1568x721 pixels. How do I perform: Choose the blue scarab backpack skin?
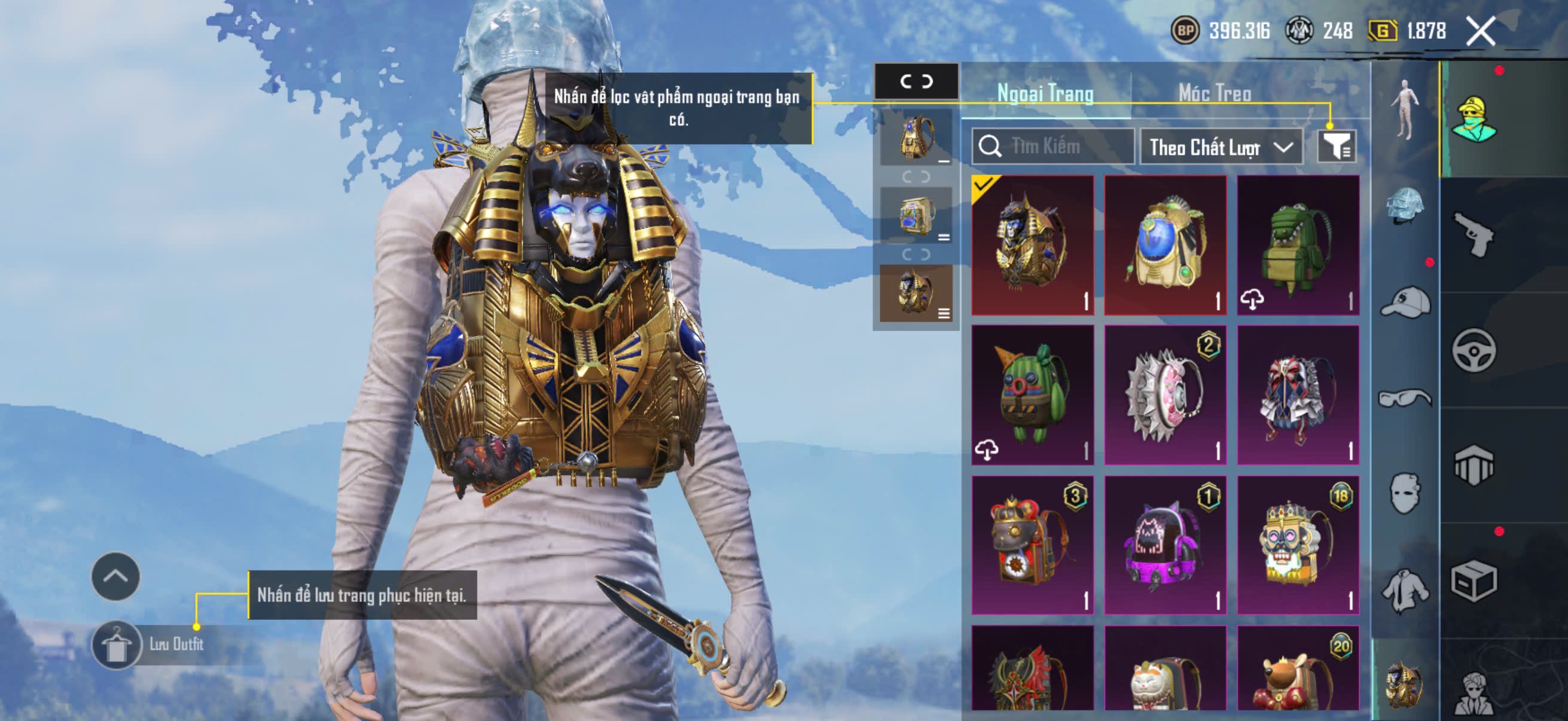pyautogui.click(x=1165, y=245)
